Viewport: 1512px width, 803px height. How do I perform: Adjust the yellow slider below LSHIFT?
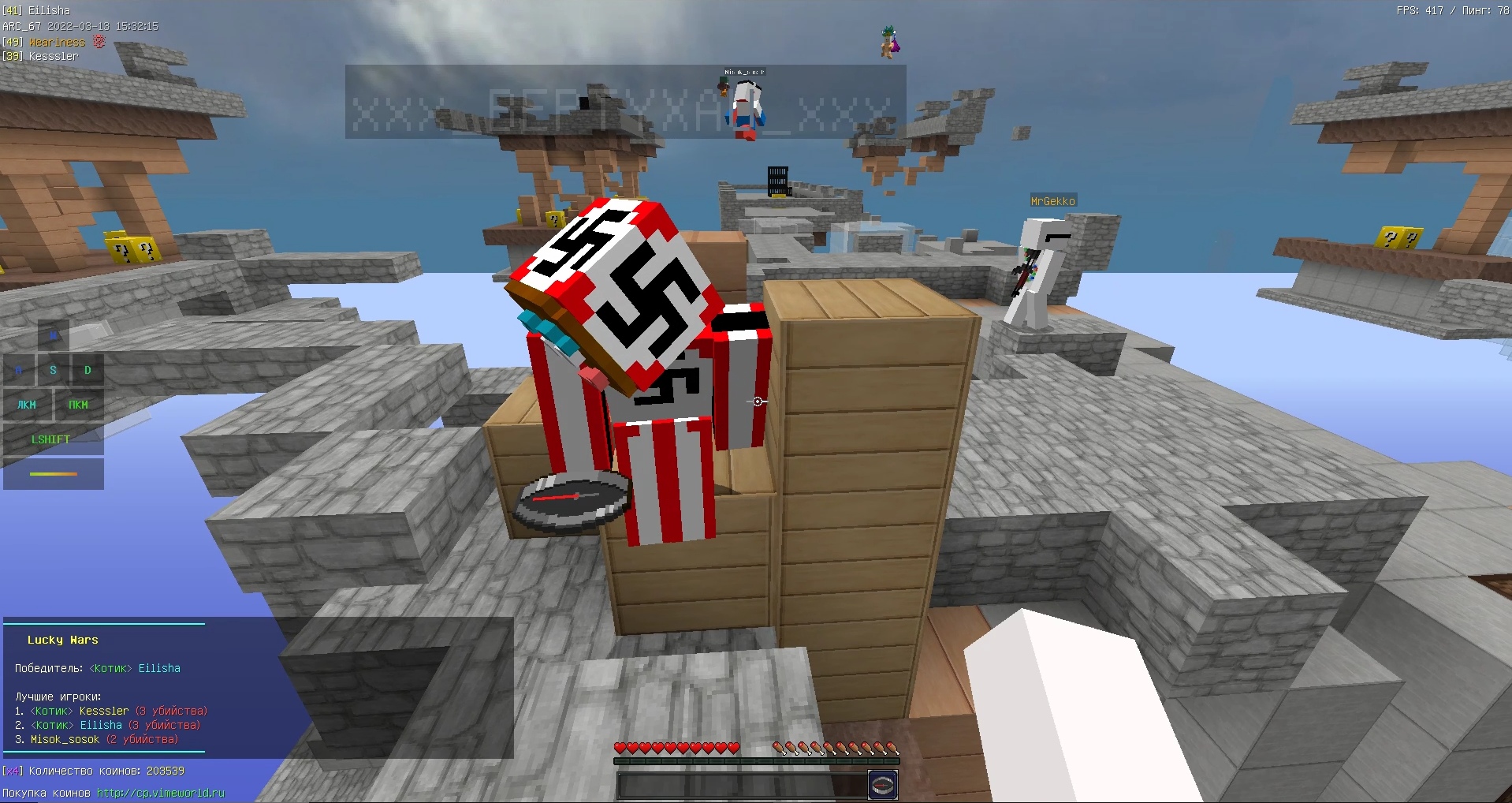(x=53, y=473)
